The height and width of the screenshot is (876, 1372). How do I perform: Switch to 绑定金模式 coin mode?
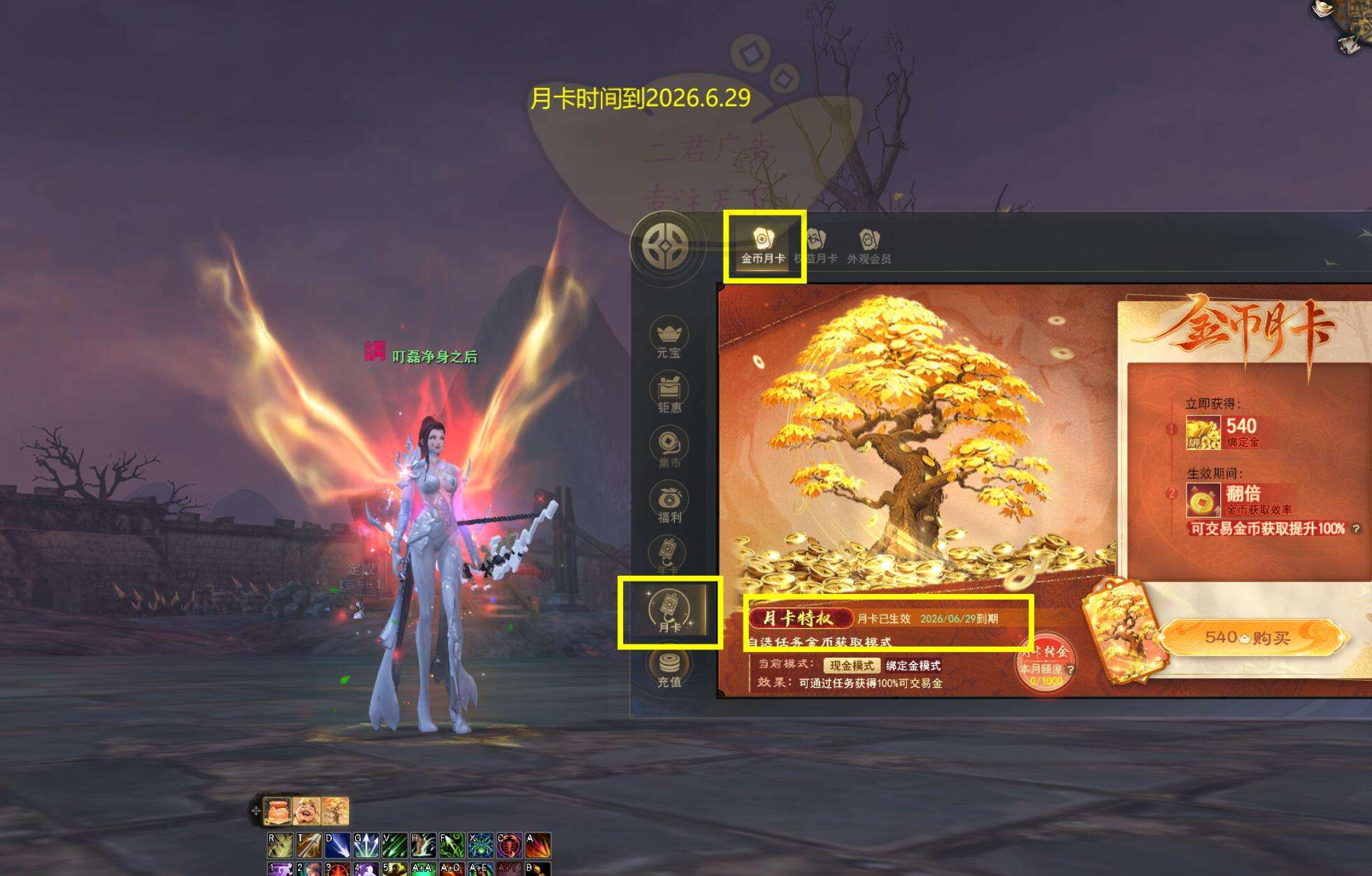tap(913, 665)
